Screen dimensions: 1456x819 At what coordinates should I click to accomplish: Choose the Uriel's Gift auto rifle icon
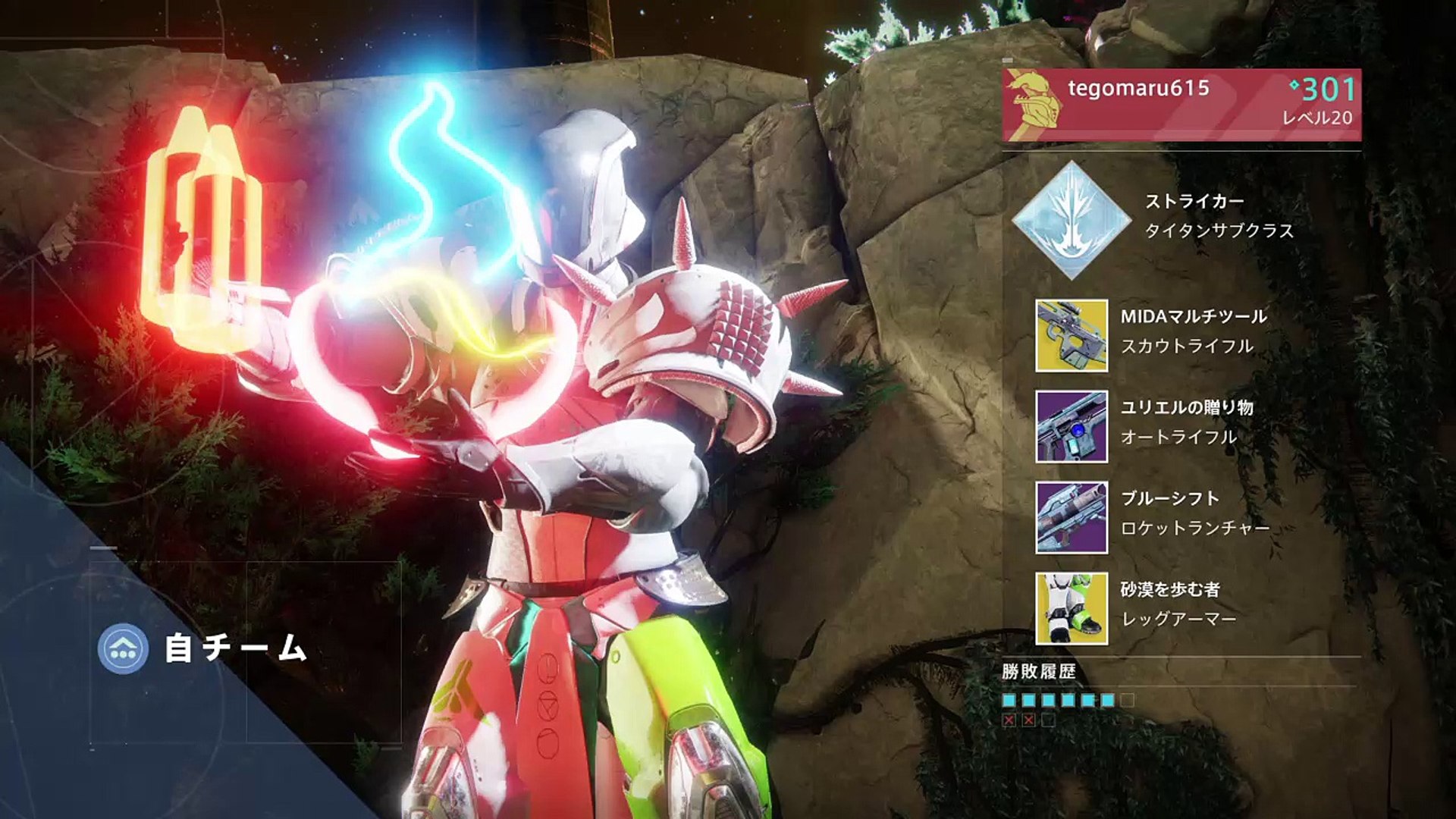(x=1072, y=426)
